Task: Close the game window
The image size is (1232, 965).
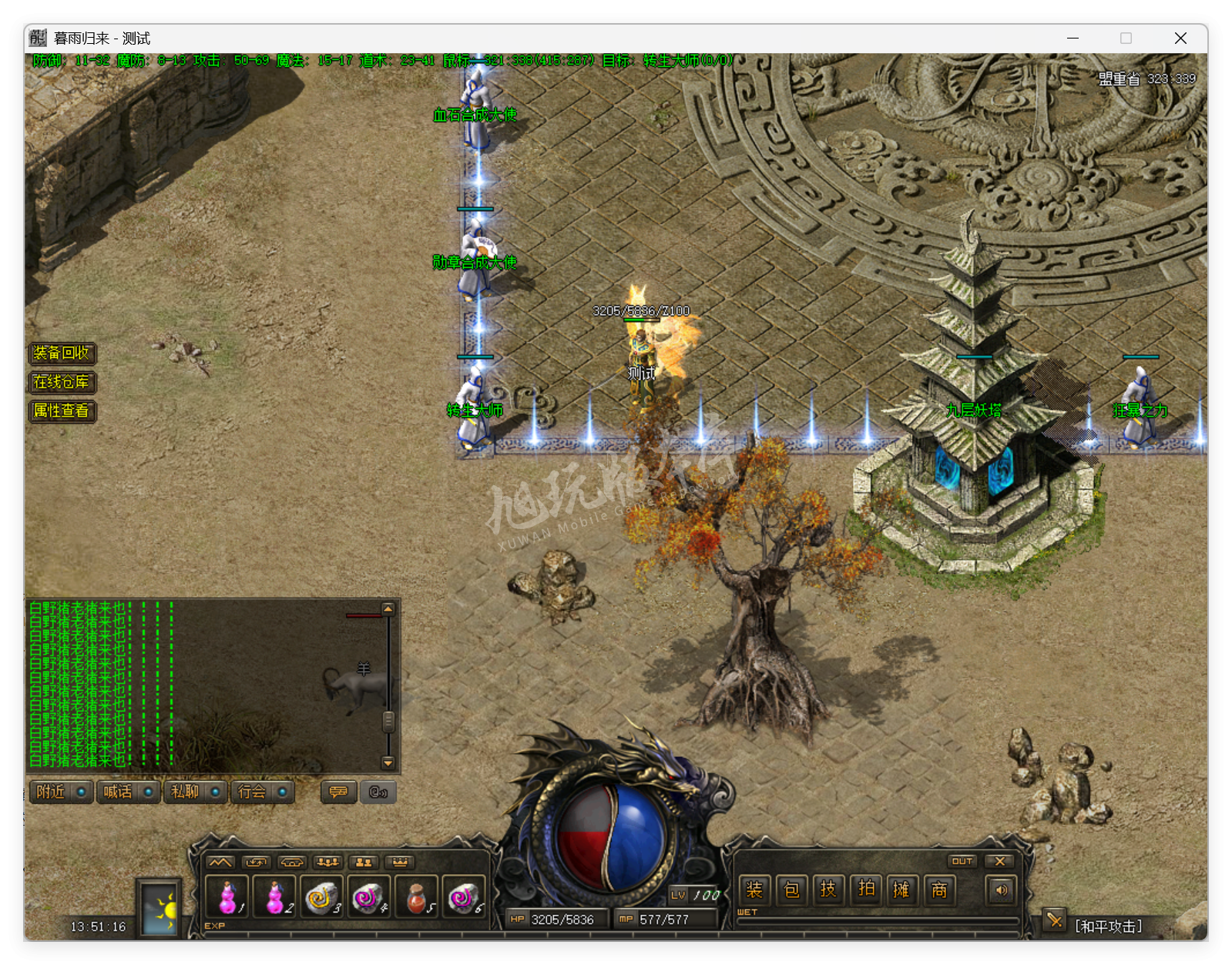Action: [1180, 39]
